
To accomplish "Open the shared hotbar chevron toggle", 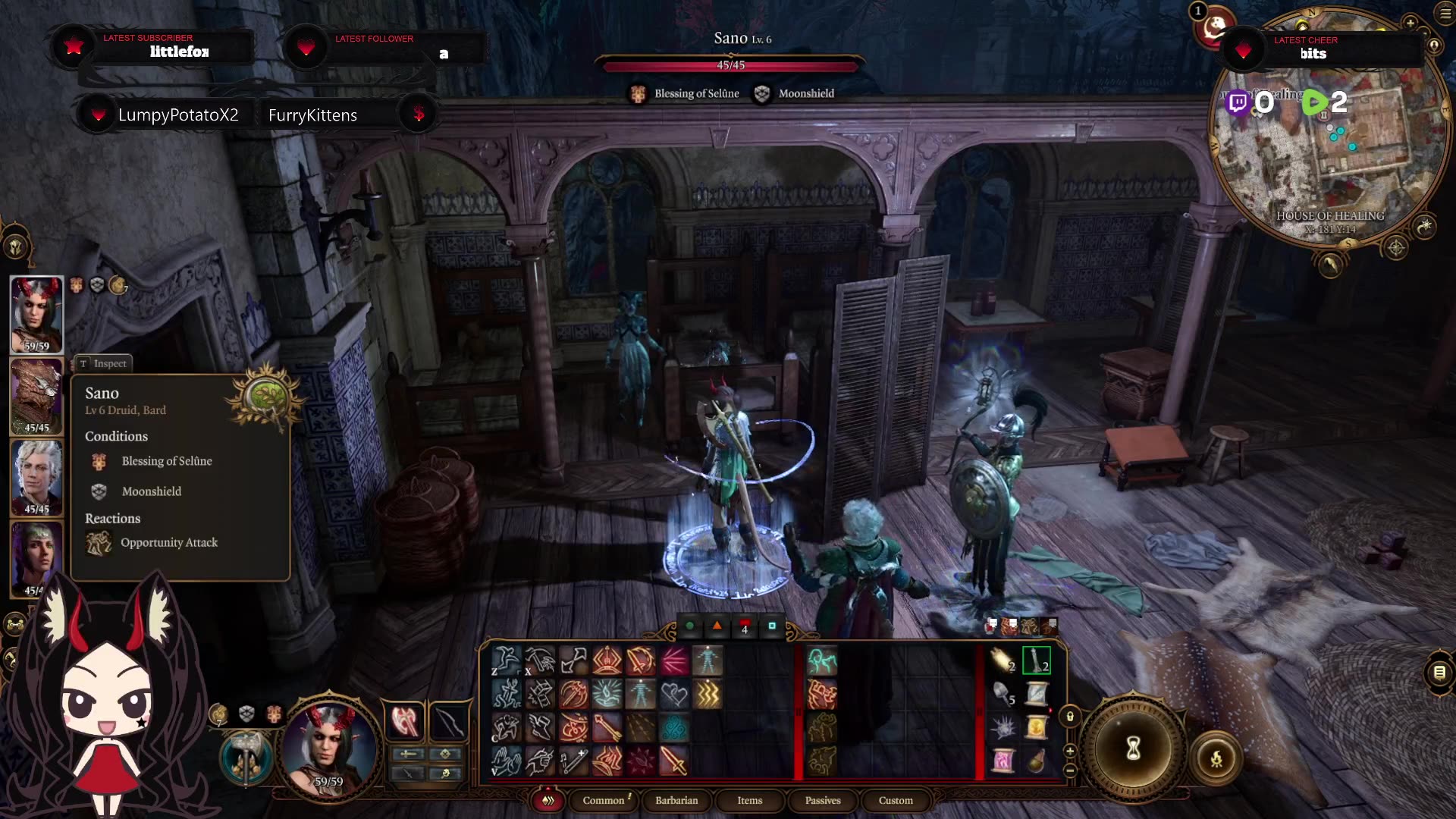I will 548,800.
